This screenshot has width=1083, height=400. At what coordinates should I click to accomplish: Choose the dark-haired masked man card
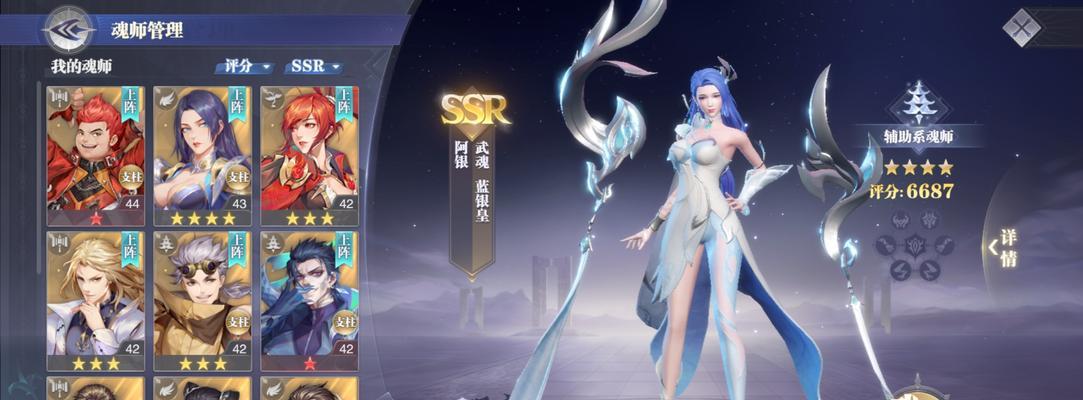tap(309, 300)
